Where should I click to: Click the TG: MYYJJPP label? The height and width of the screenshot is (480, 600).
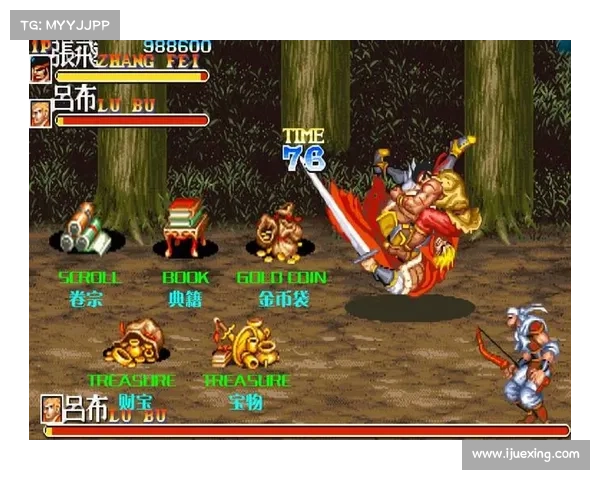pyautogui.click(x=63, y=24)
